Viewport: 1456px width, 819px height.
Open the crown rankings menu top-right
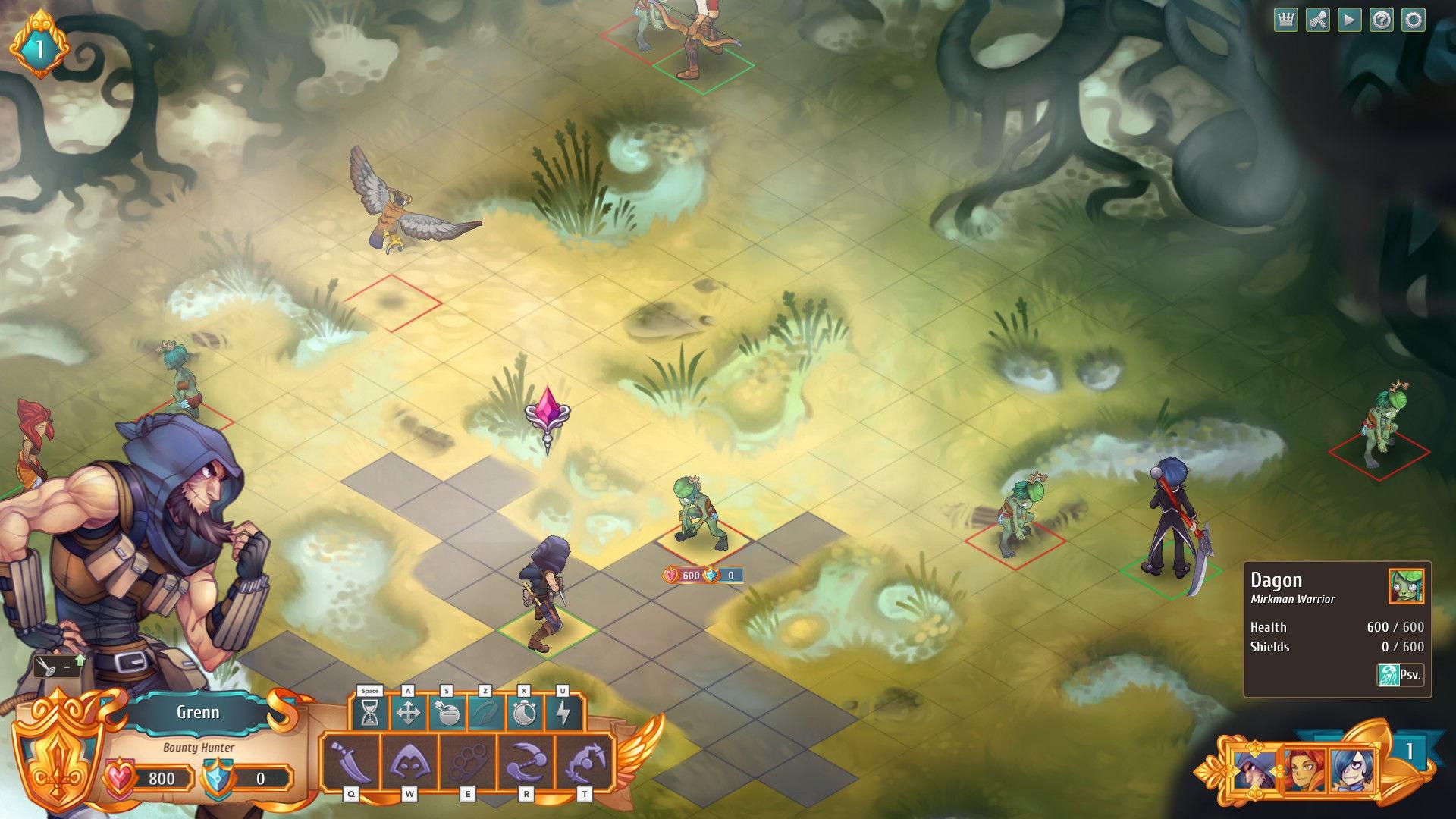(1286, 20)
